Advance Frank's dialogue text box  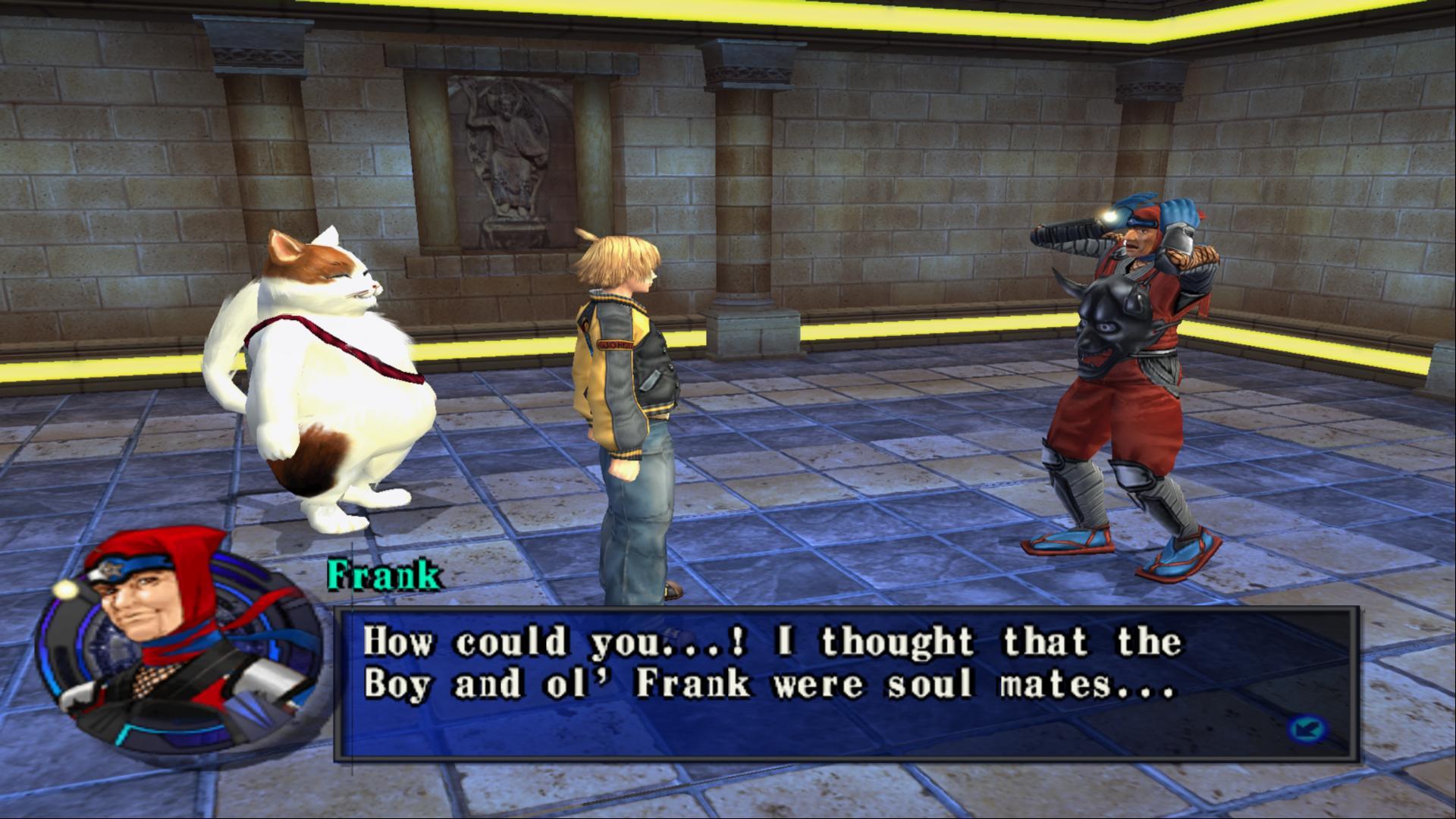(x=846, y=682)
